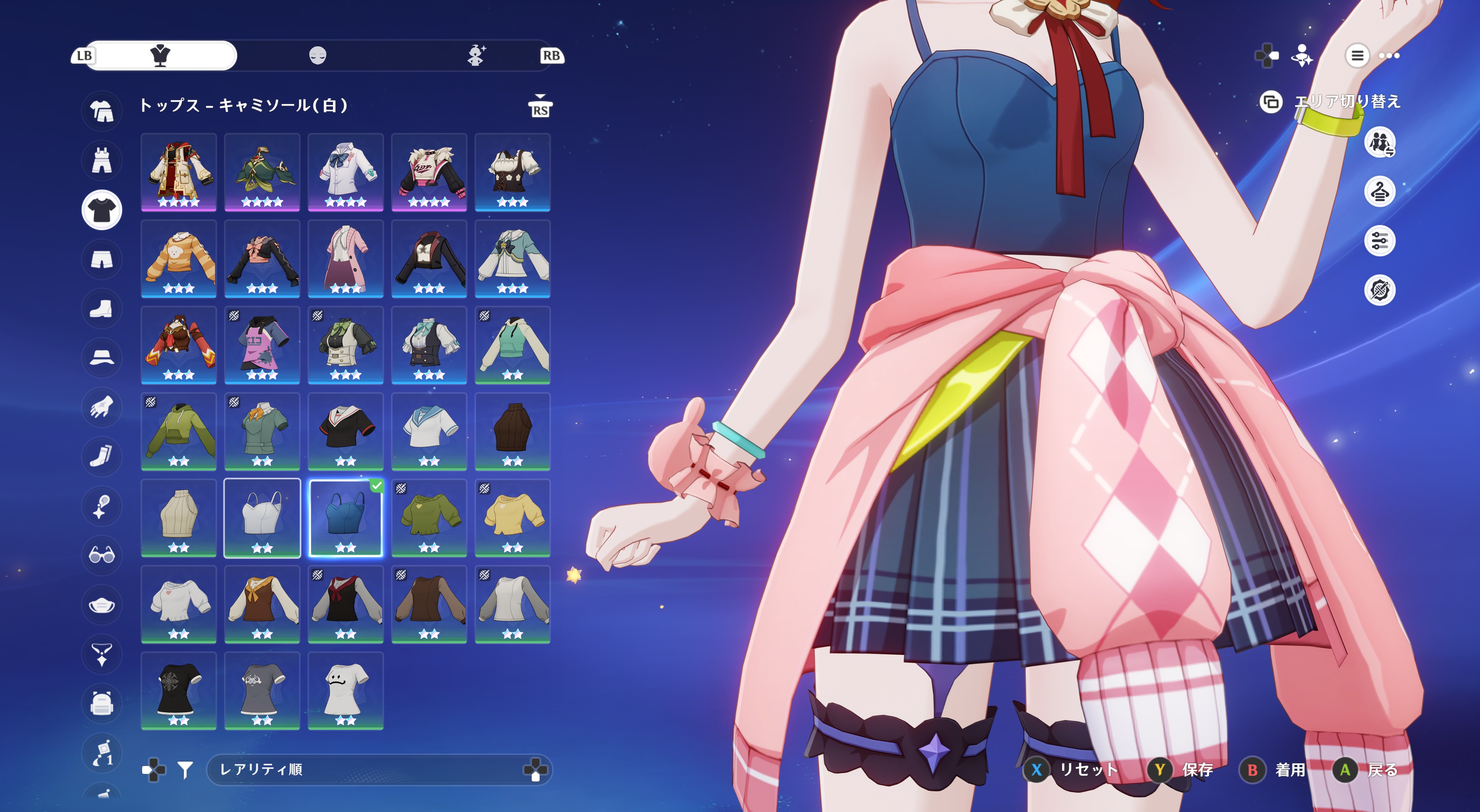Viewport: 1480px width, 812px height.
Task: Choose the orange striped bear sweater
Action: [x=179, y=258]
